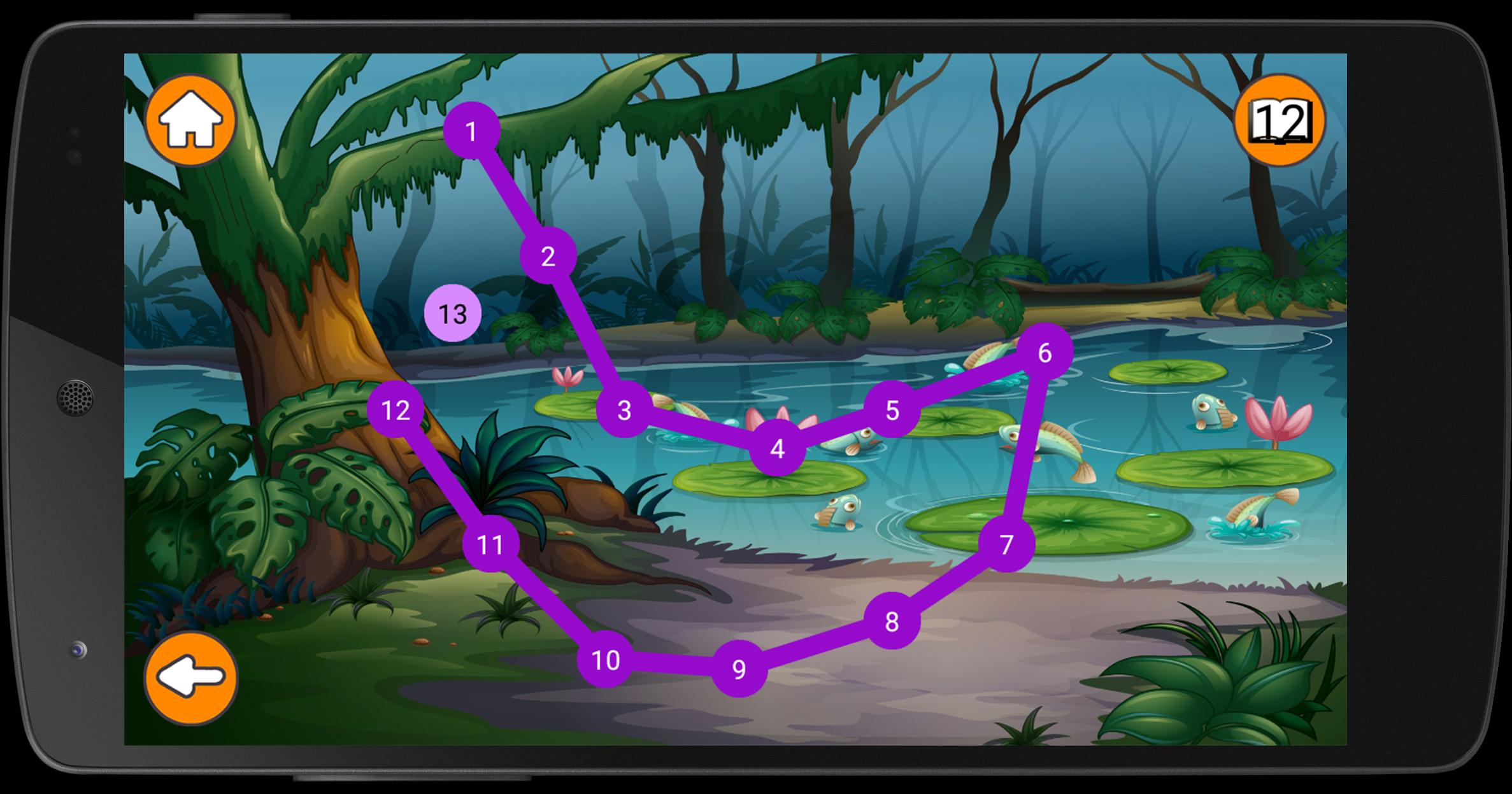Open the number book button

click(1280, 120)
